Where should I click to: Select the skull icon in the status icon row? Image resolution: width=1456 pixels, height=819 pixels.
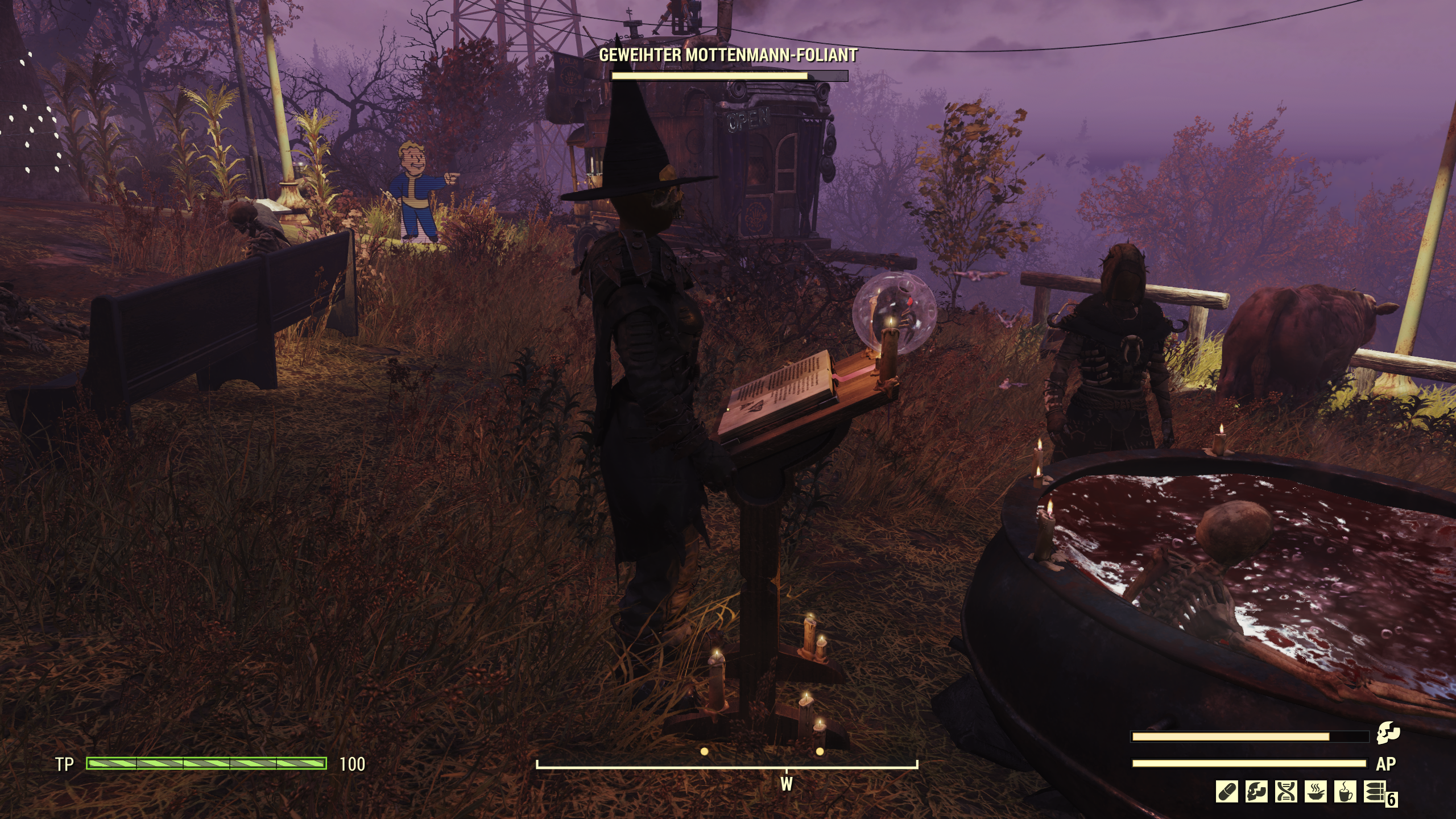pos(1256,792)
